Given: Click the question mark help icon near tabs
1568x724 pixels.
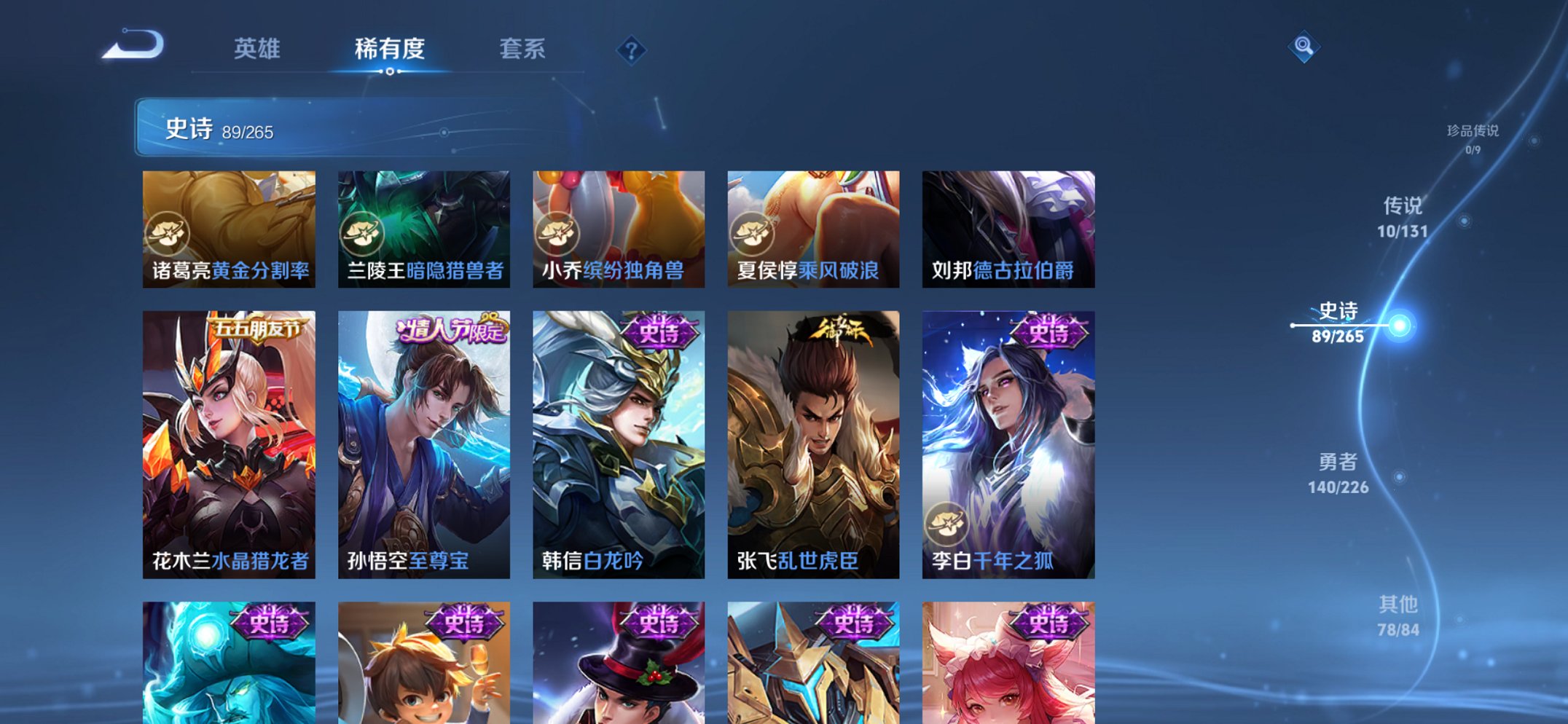Looking at the screenshot, I should [631, 50].
